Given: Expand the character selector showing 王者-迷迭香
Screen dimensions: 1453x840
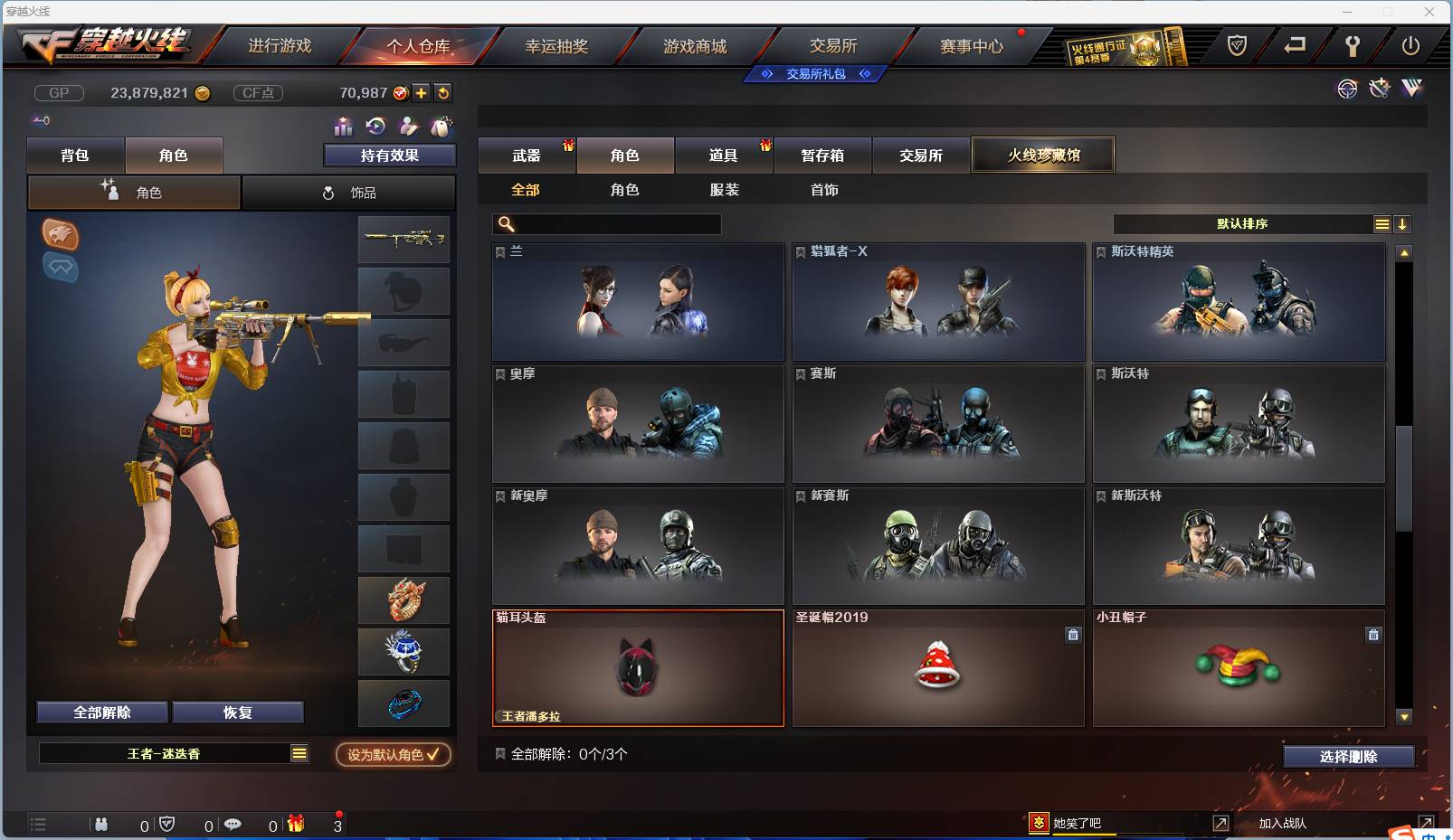Looking at the screenshot, I should tap(299, 752).
